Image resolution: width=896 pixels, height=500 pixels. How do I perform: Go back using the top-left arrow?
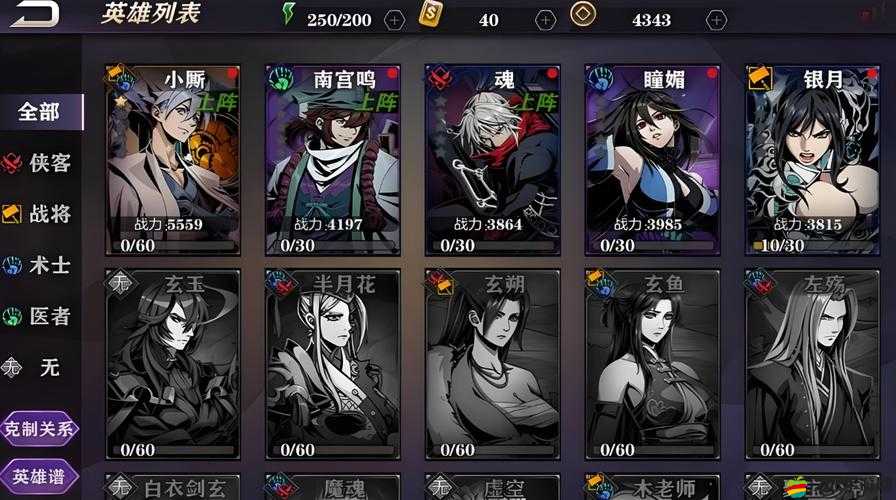36,14
